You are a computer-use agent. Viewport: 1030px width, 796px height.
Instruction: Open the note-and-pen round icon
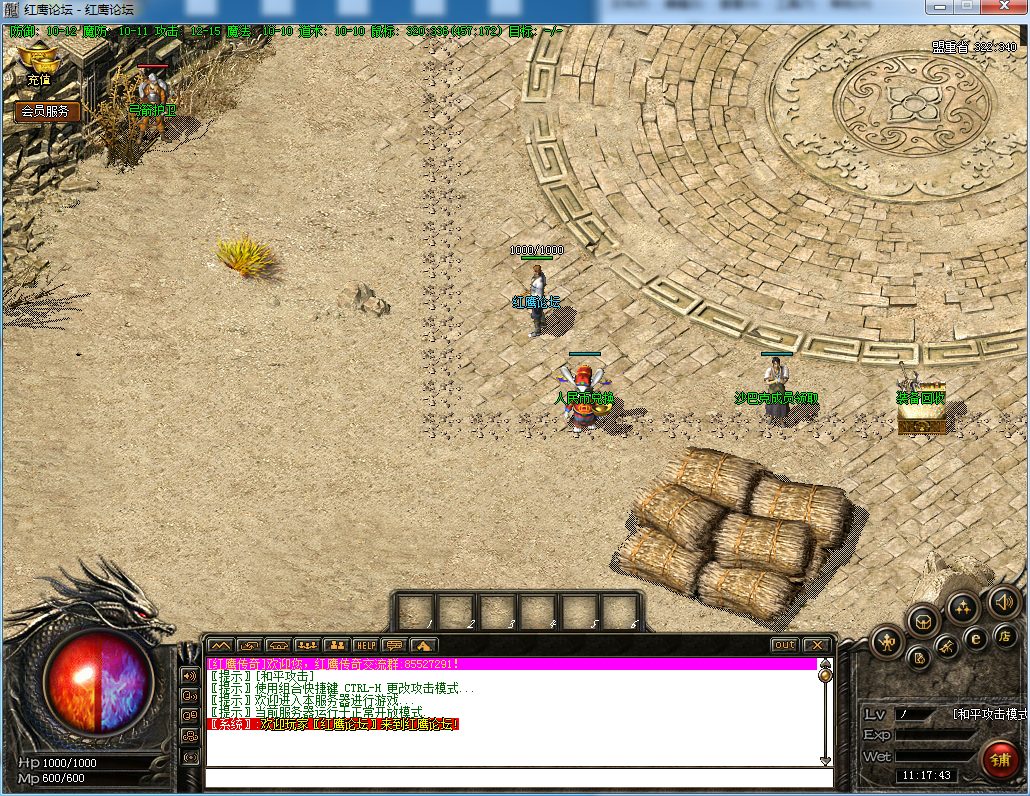point(920,658)
